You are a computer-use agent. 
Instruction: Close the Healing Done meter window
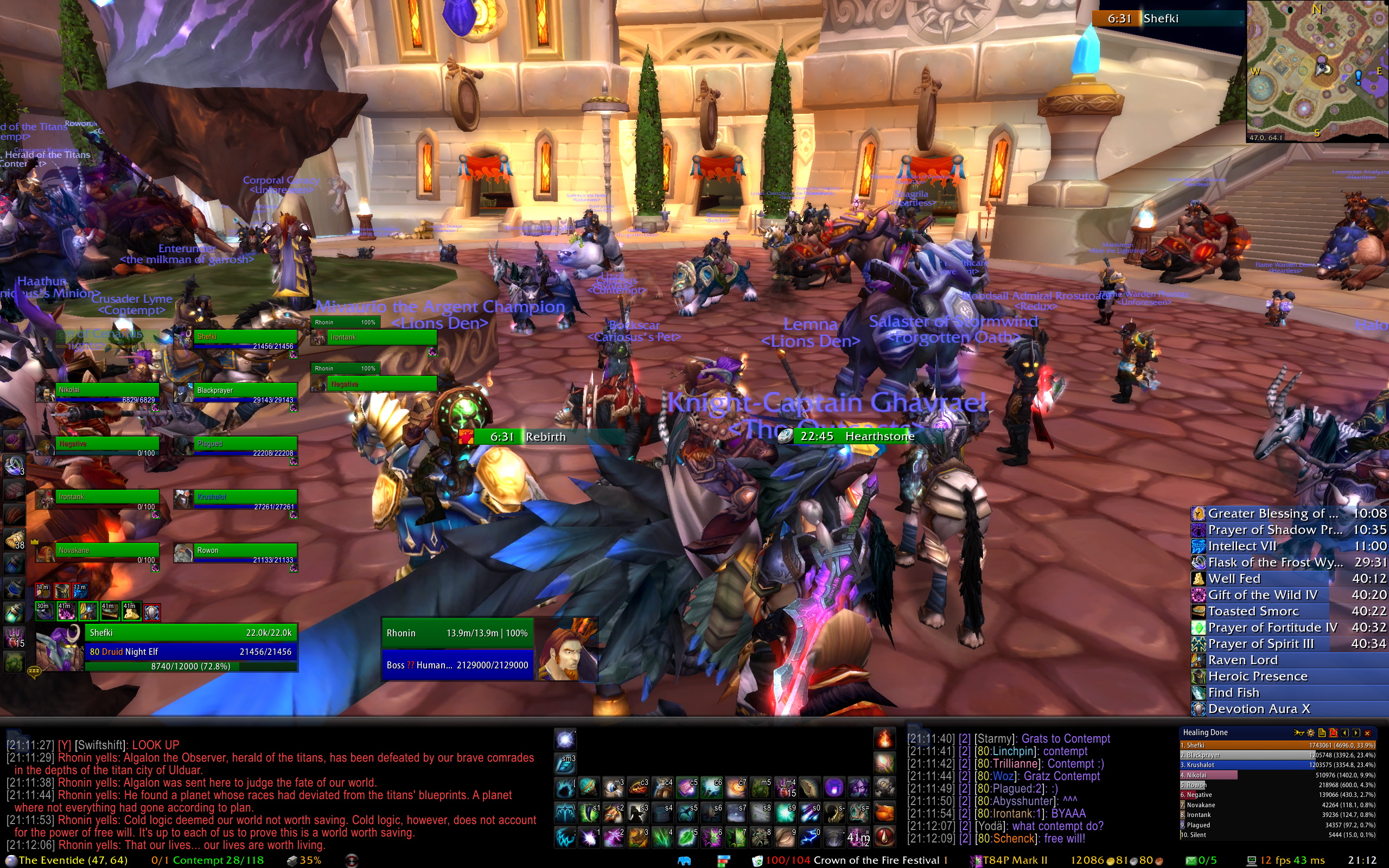1367,732
